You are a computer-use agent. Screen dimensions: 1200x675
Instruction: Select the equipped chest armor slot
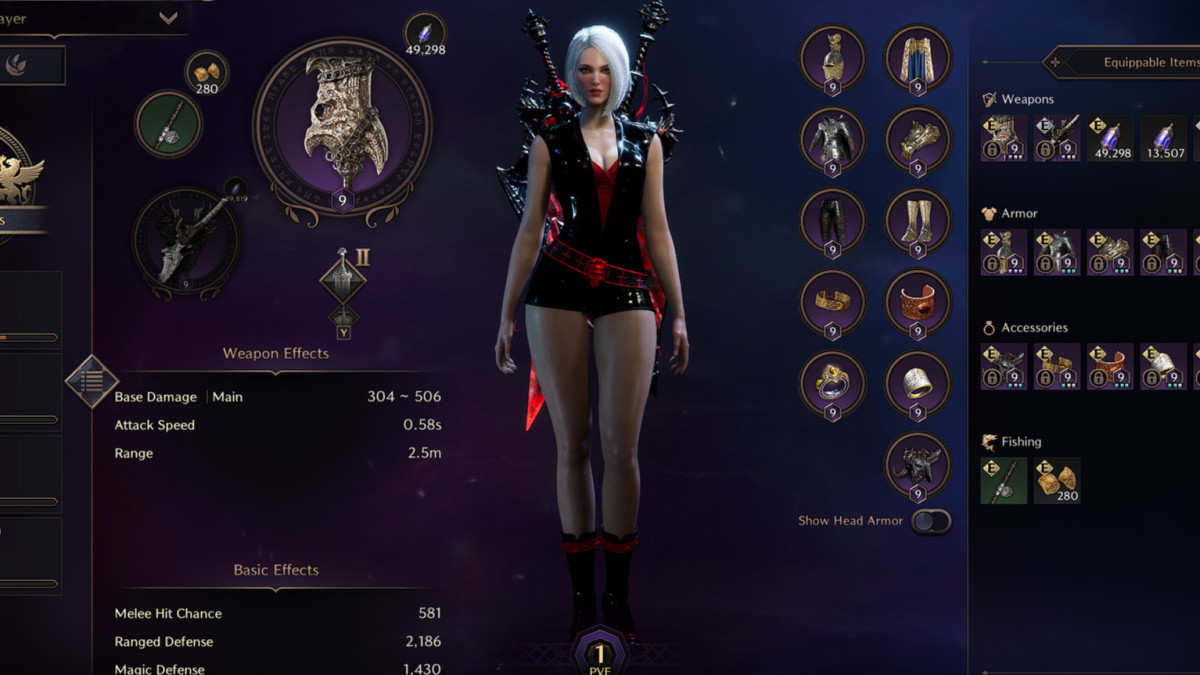(832, 140)
